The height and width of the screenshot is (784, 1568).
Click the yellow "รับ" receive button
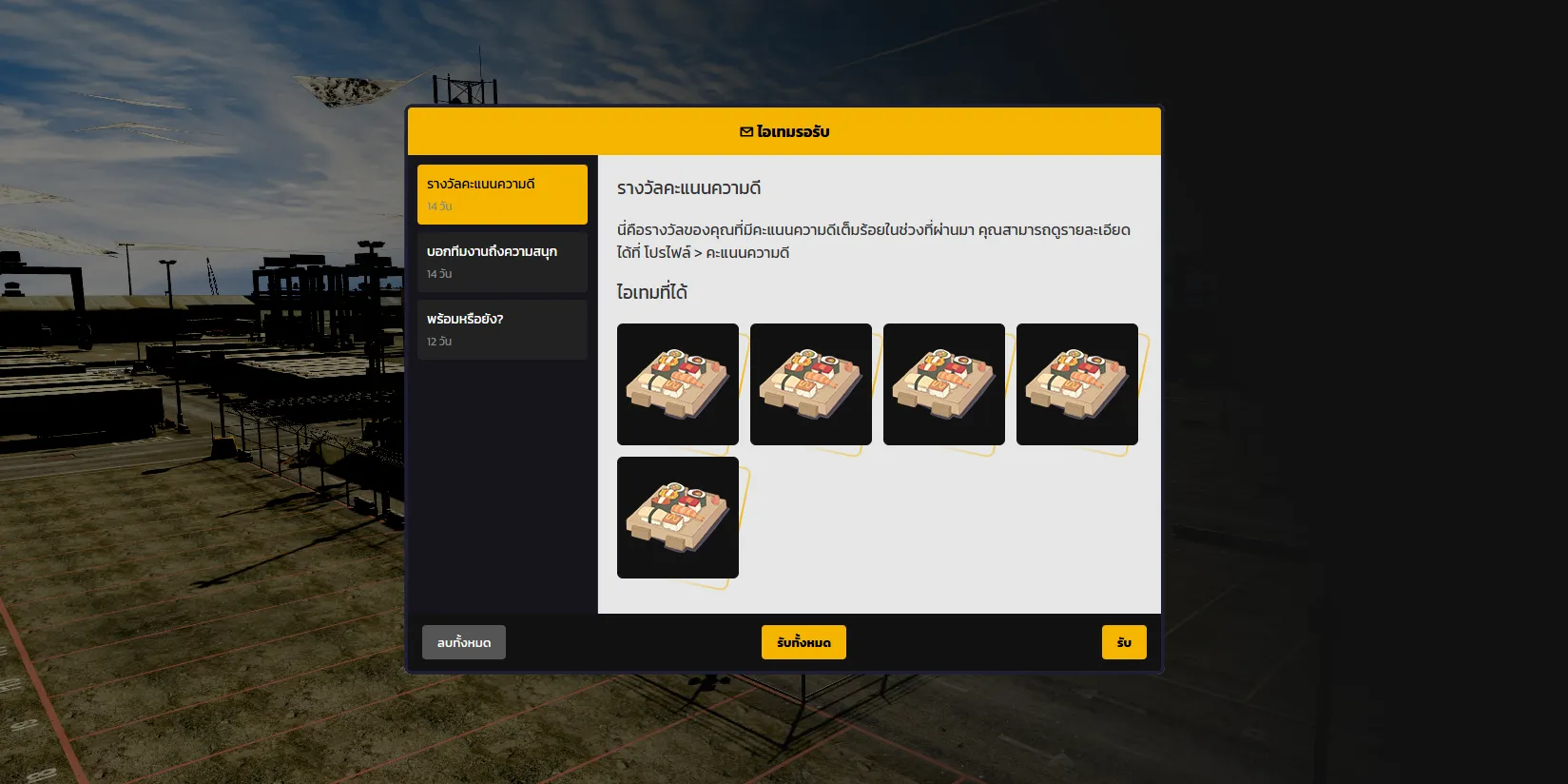(x=1124, y=641)
